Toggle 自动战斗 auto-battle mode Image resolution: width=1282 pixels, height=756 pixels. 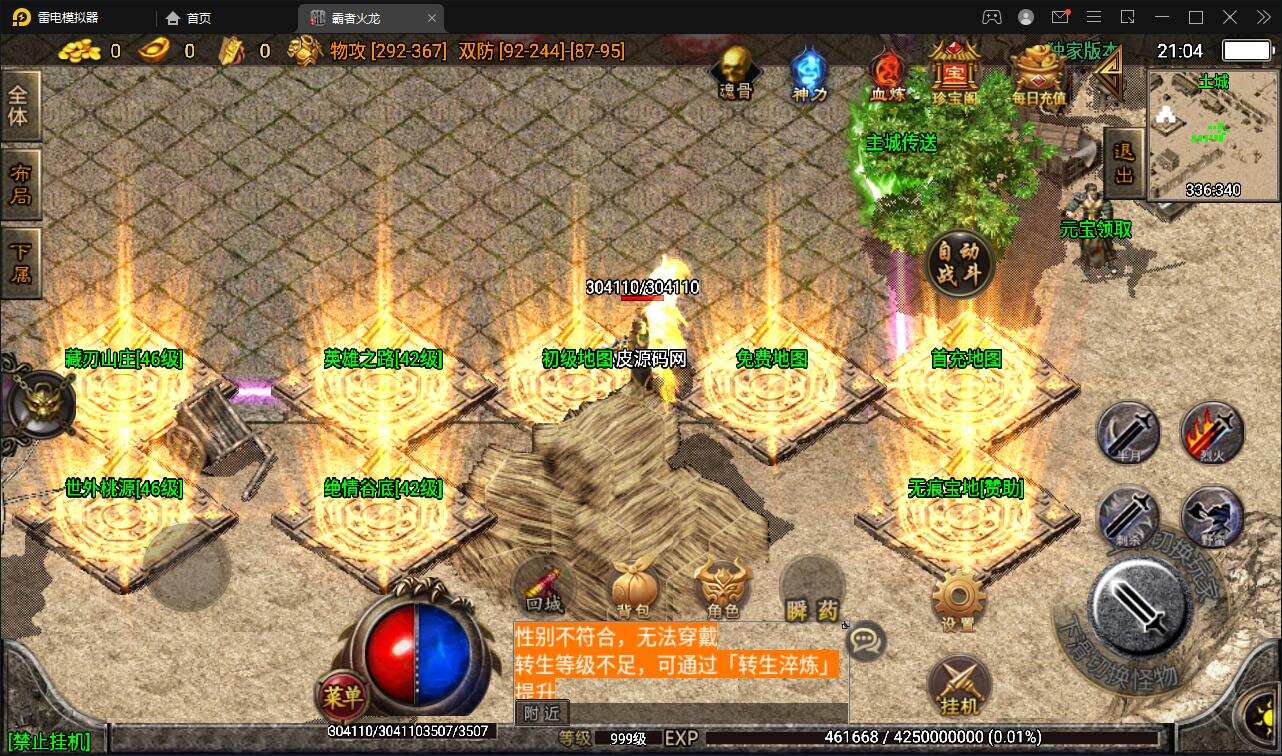[960, 262]
